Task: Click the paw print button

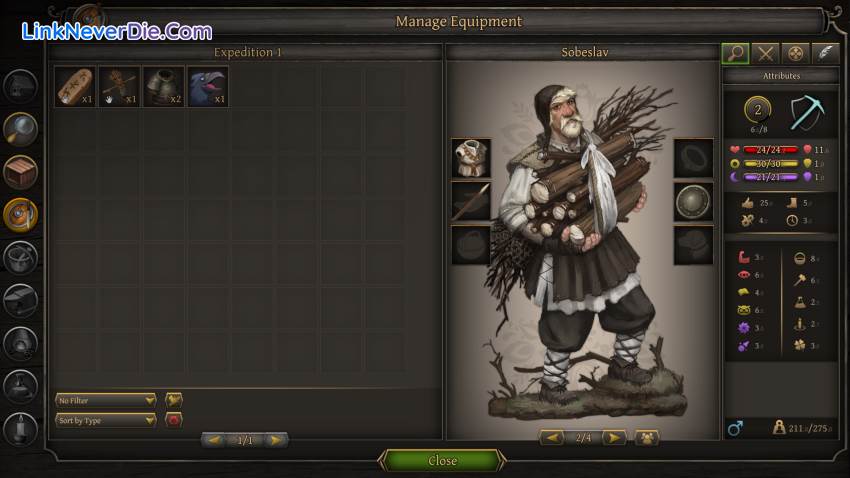Action: coord(646,438)
